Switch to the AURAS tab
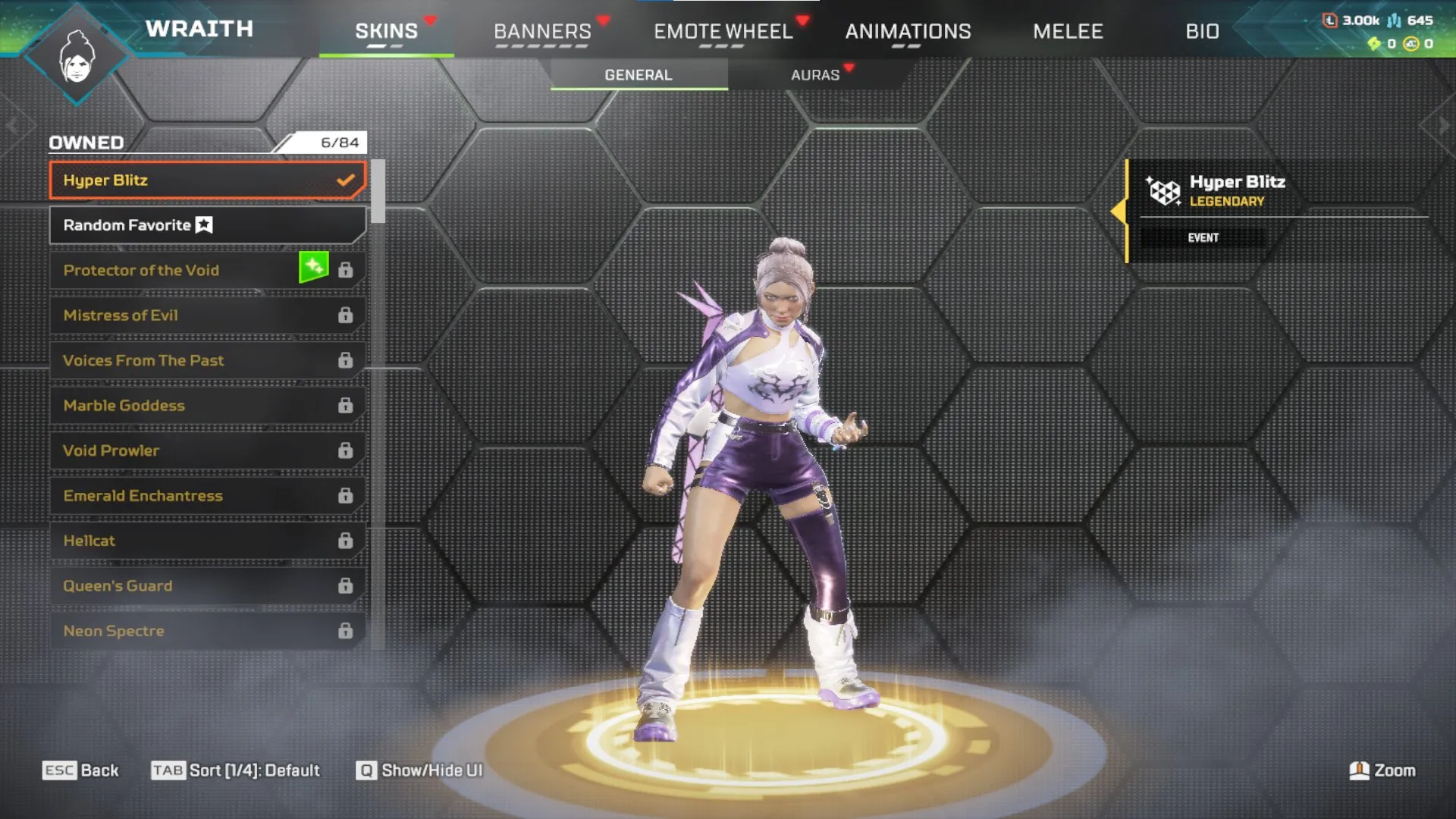1456x819 pixels. [x=815, y=74]
